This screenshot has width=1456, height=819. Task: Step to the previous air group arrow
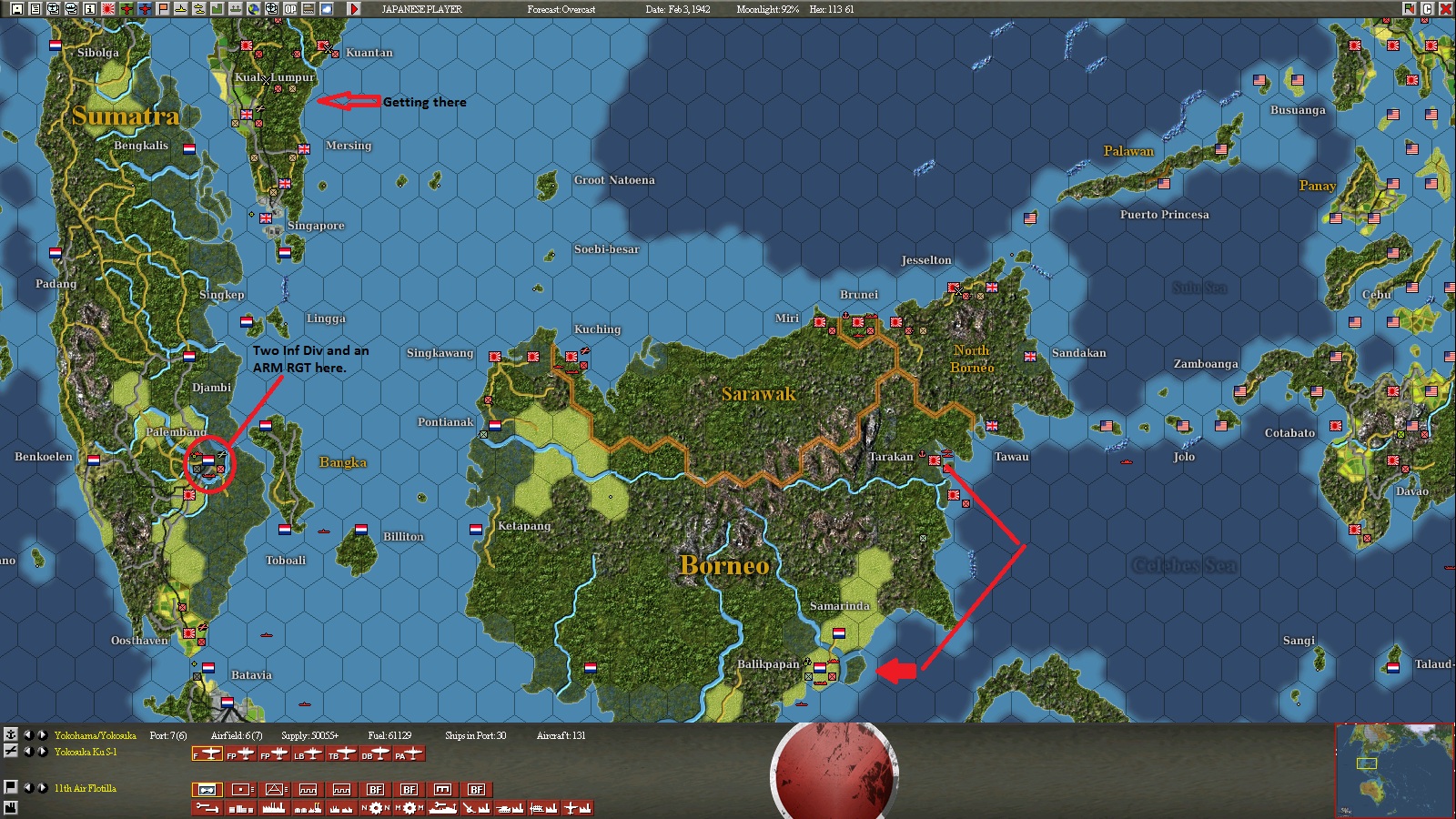pyautogui.click(x=28, y=752)
